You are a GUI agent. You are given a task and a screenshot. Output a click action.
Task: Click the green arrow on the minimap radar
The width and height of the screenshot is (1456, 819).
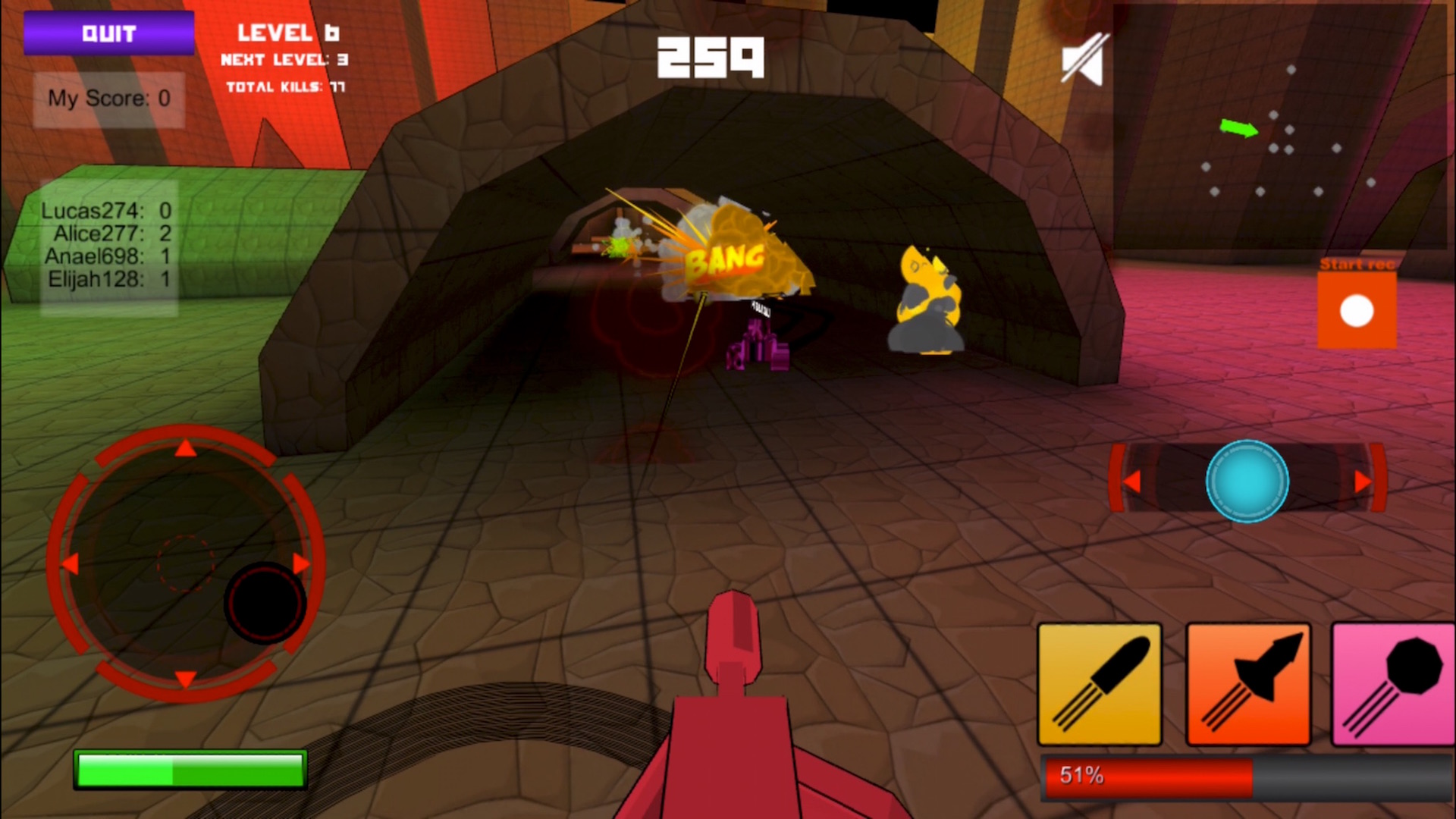point(1238,129)
